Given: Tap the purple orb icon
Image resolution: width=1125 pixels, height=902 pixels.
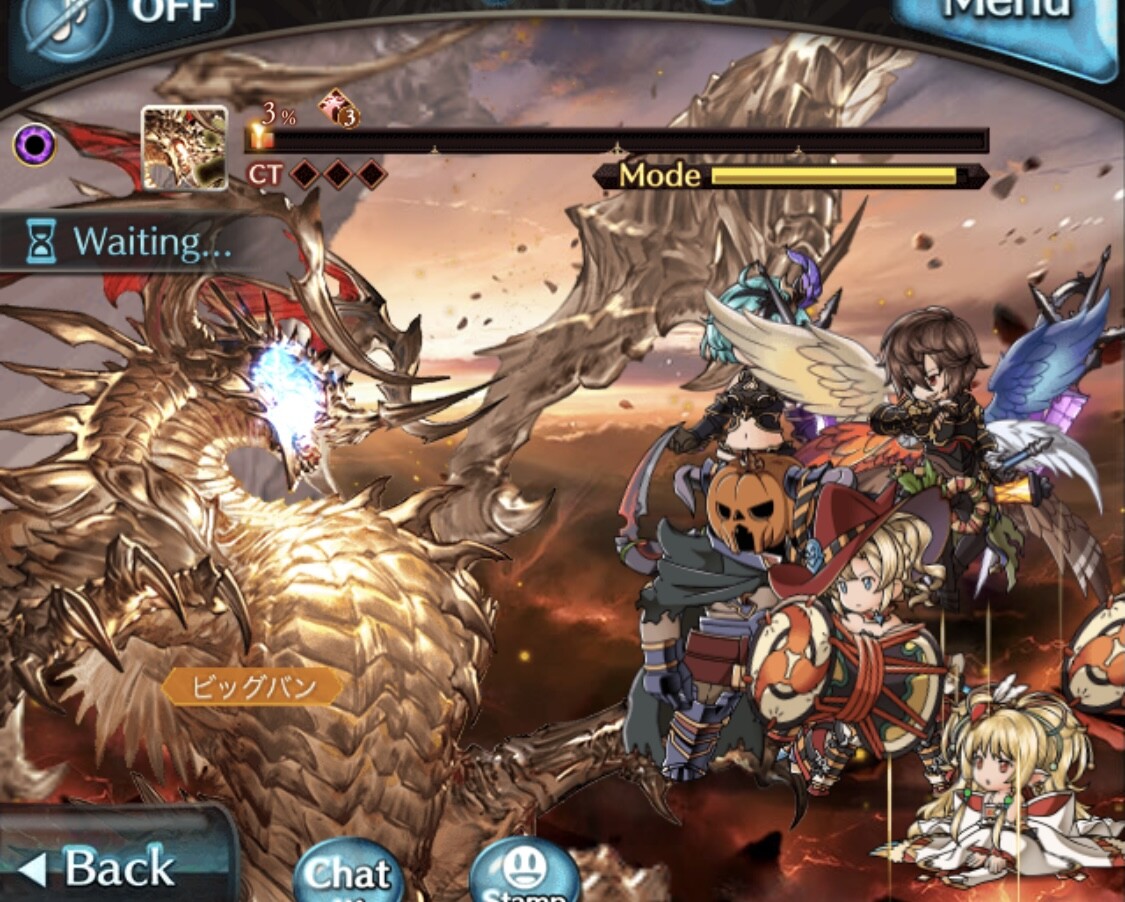Looking at the screenshot, I should 33,146.
